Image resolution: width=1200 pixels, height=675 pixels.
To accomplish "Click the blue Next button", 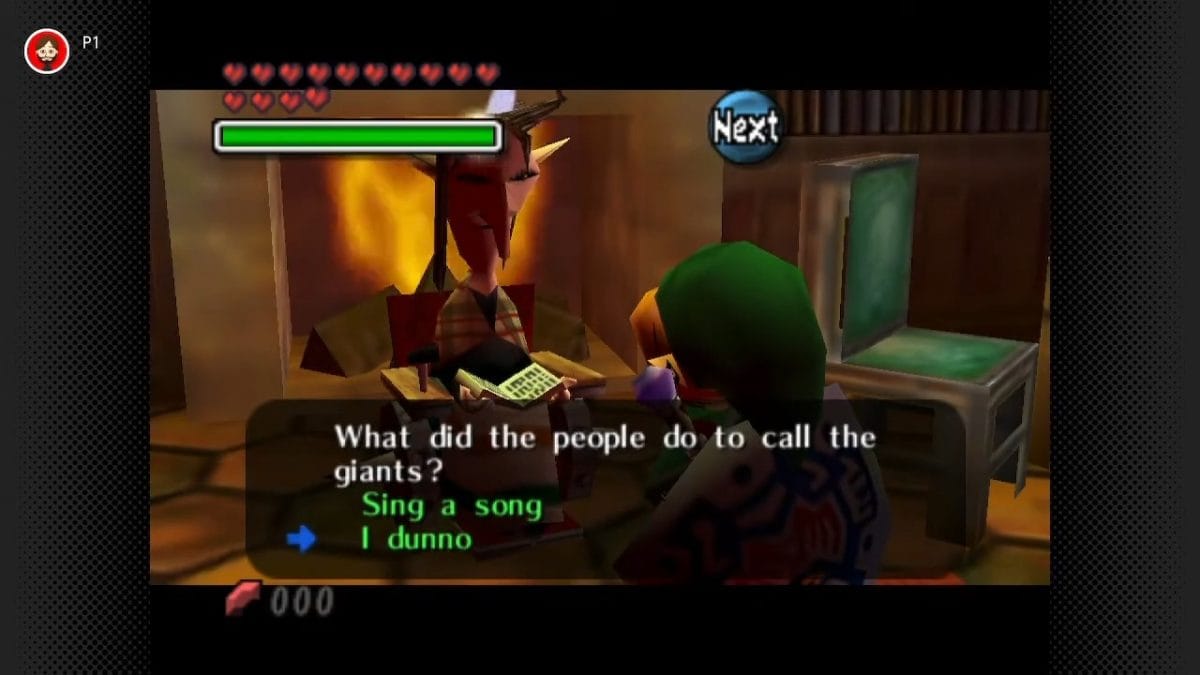I will pos(745,128).
